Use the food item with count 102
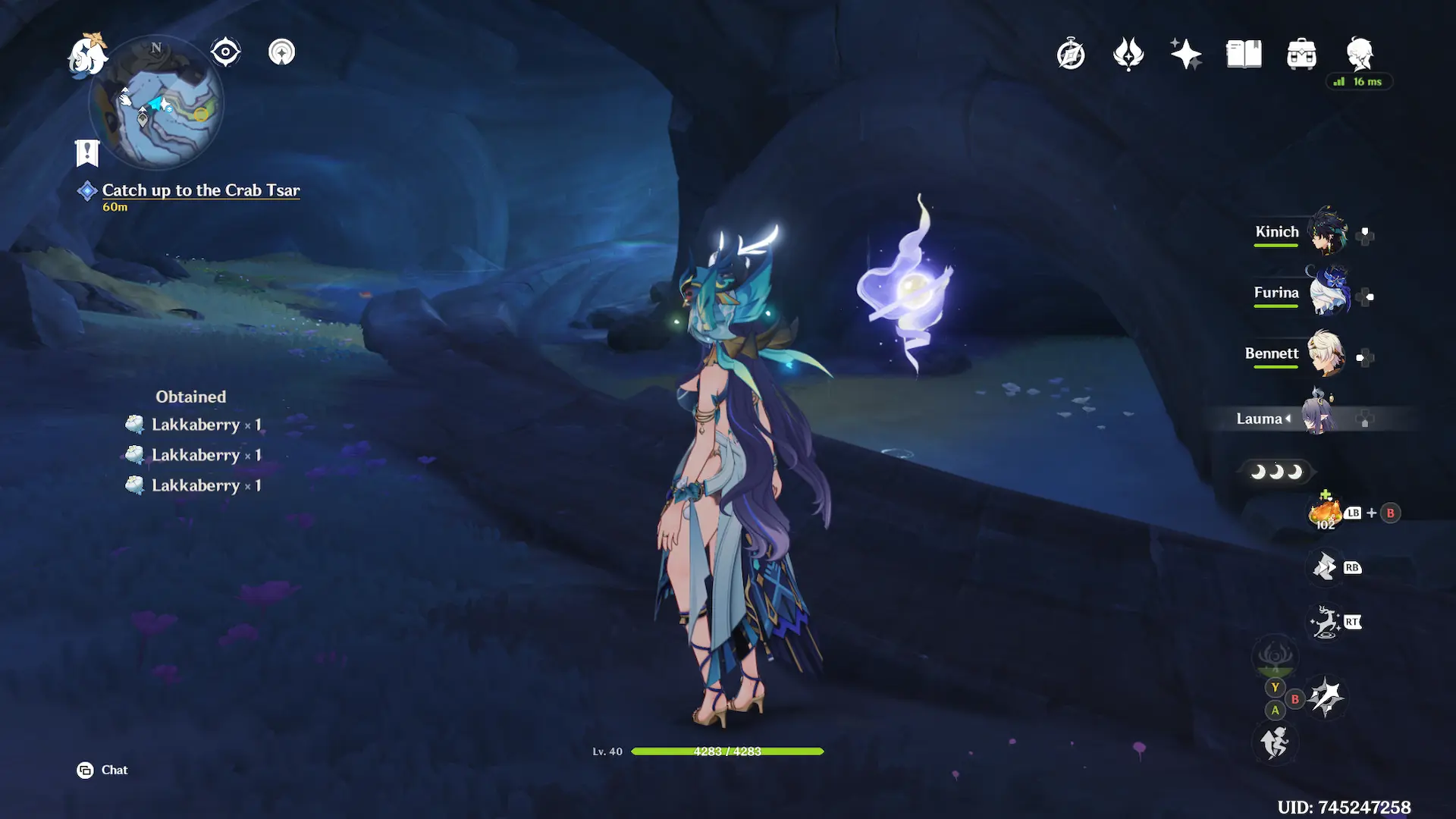This screenshot has width=1456, height=819. pos(1325,513)
